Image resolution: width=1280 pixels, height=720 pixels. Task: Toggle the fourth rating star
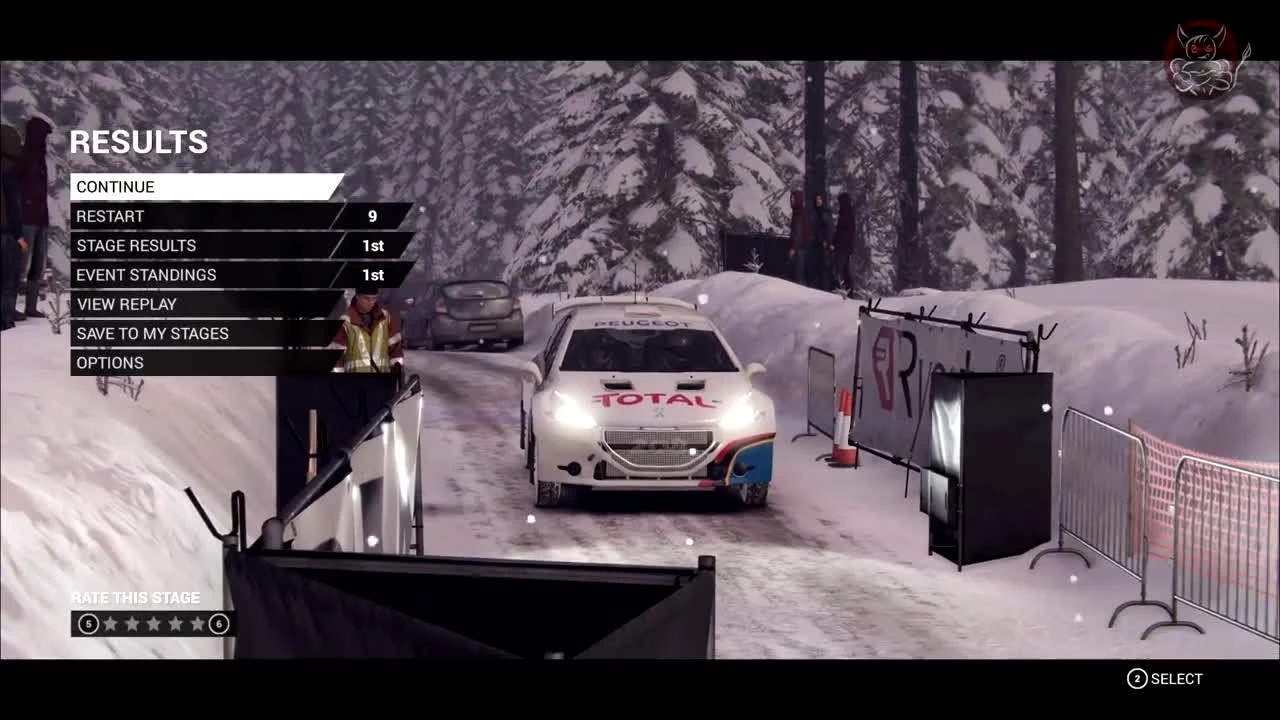(x=173, y=623)
